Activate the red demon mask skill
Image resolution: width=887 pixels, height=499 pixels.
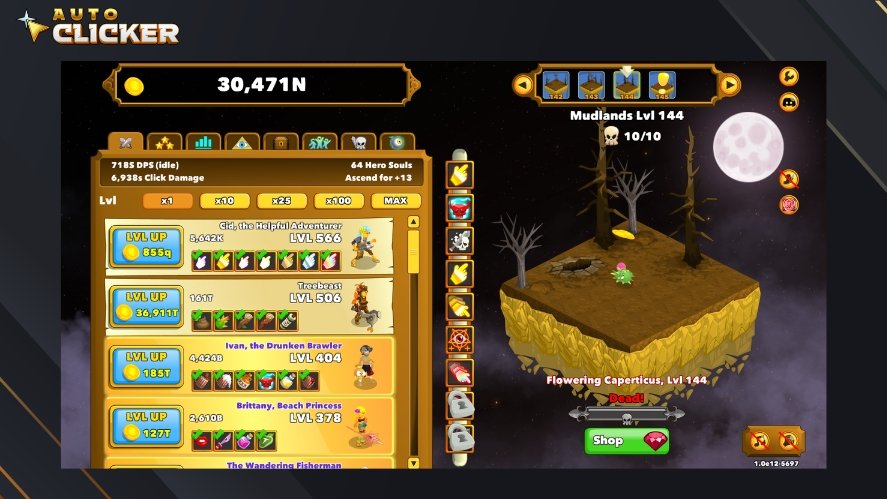459,207
